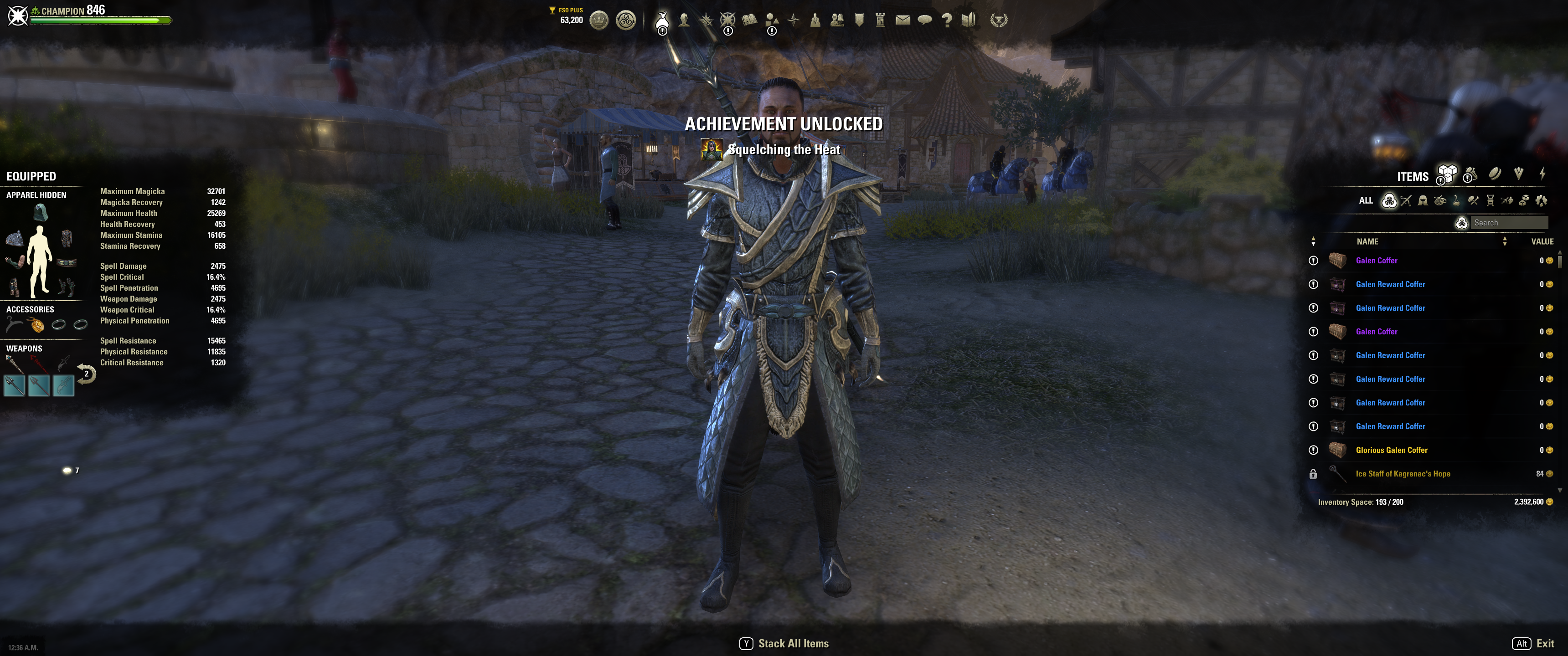The image size is (1568, 656).
Task: Sort inventory by the VALUE column
Action: point(1542,241)
